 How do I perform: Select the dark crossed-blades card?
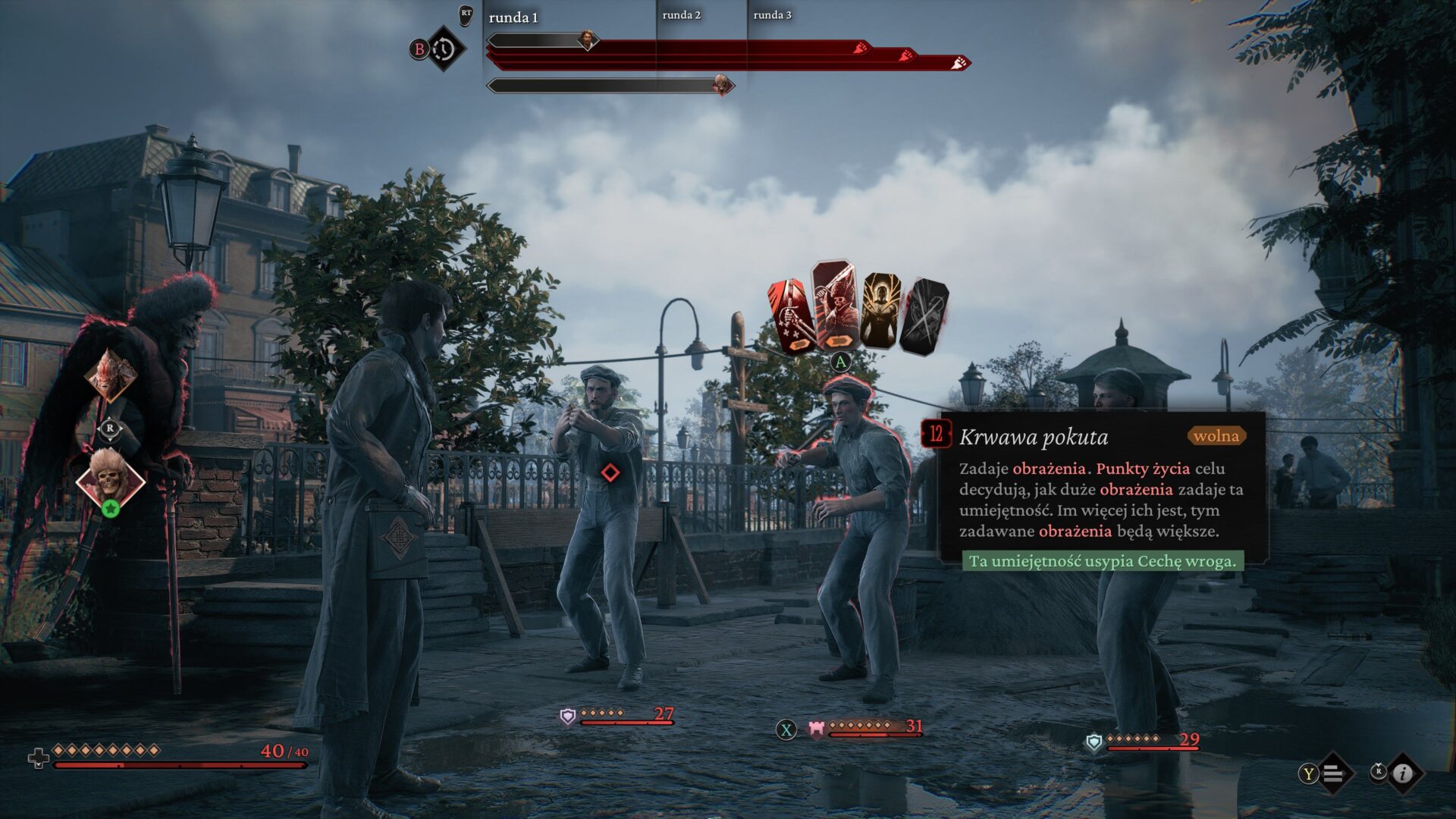click(924, 315)
